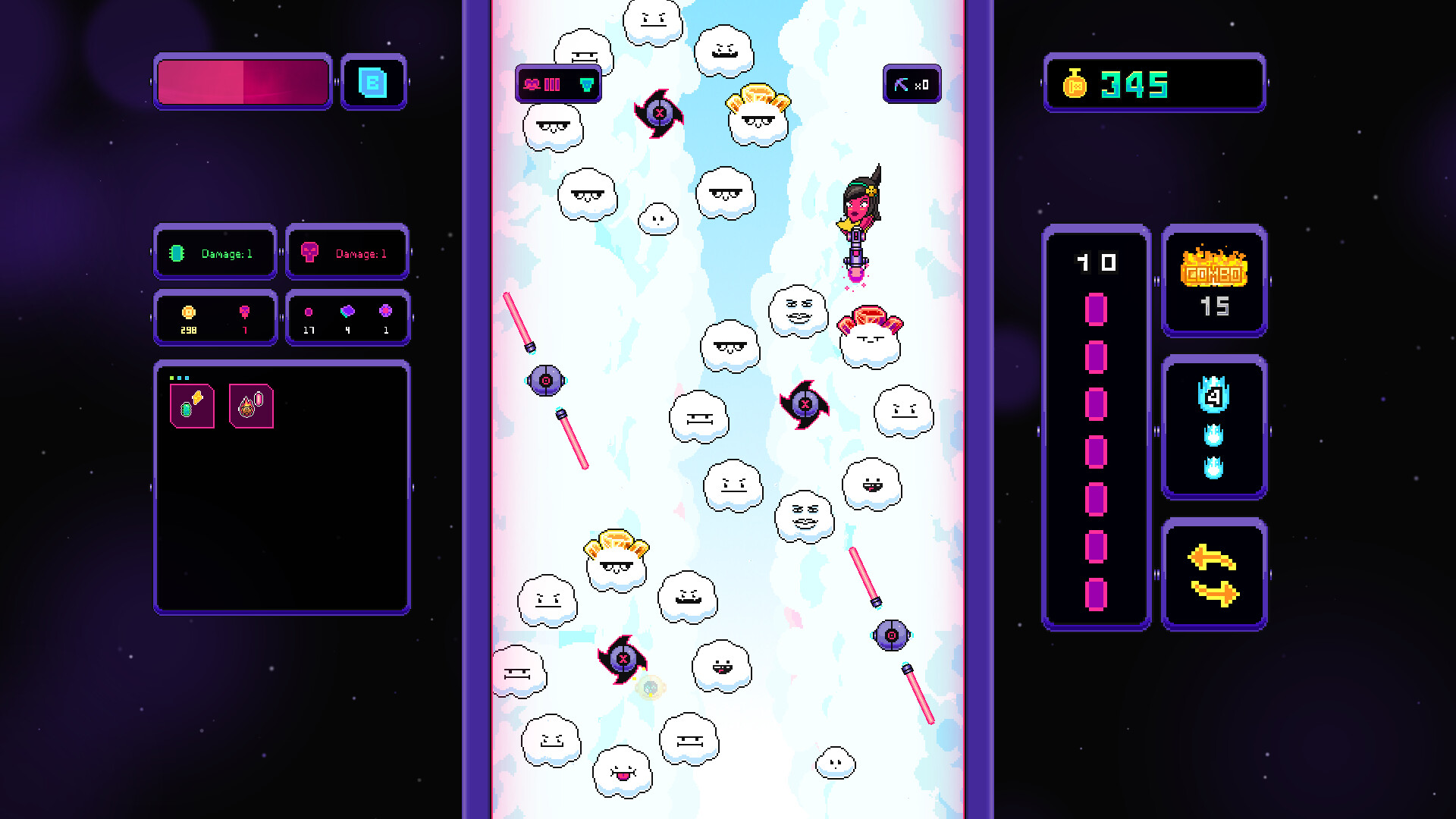1456x819 pixels.
Task: Select the fire face with pill inventory slot
Action: tap(253, 406)
